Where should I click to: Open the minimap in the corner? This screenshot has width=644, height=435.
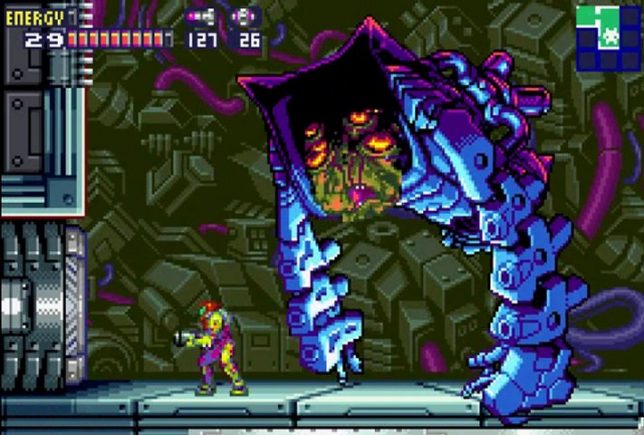pyautogui.click(x=608, y=37)
